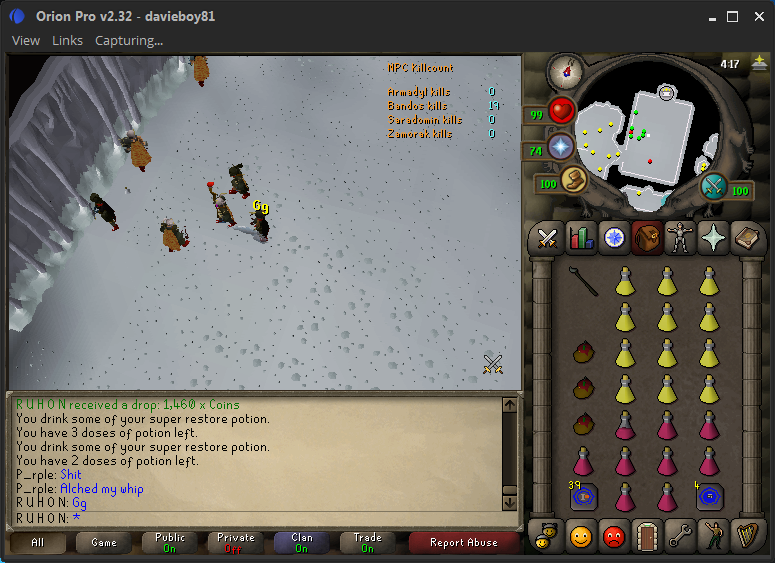Open the Friends List tab
The height and width of the screenshot is (563, 775).
[581, 535]
